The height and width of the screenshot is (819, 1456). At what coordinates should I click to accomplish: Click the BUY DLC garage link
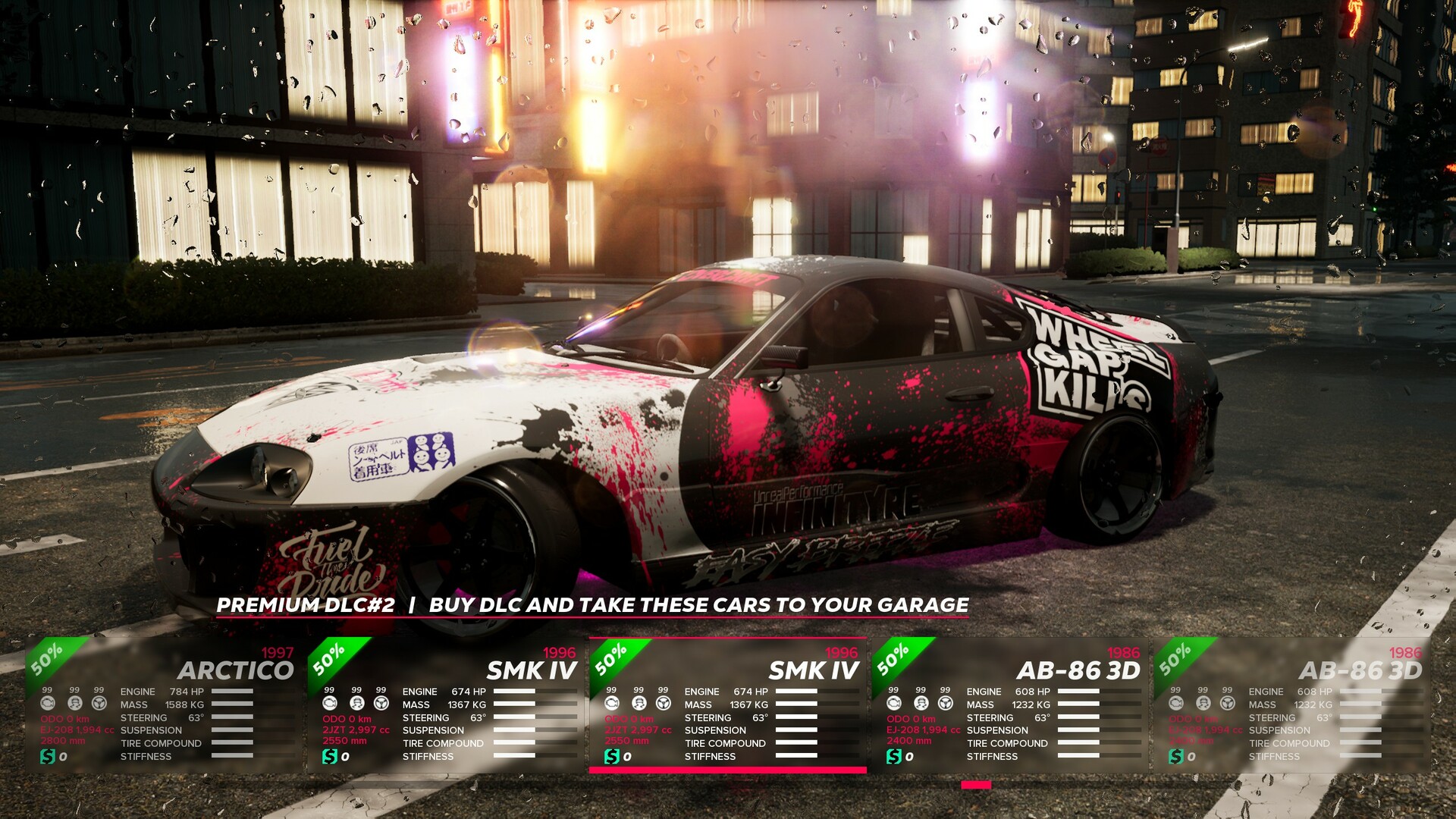click(698, 605)
